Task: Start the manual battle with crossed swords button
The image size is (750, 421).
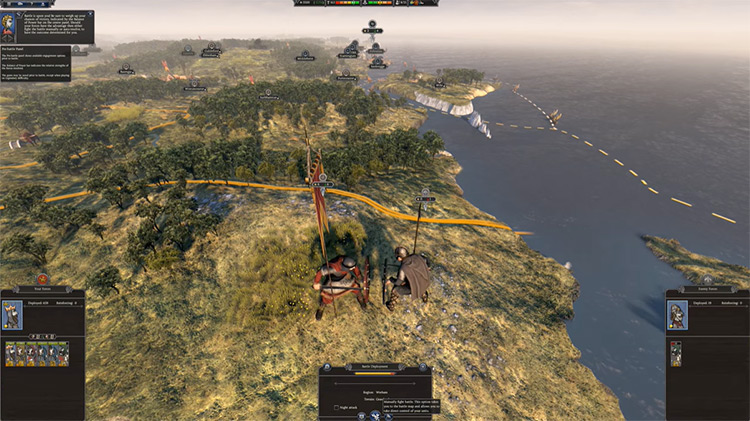Action: pos(375,413)
